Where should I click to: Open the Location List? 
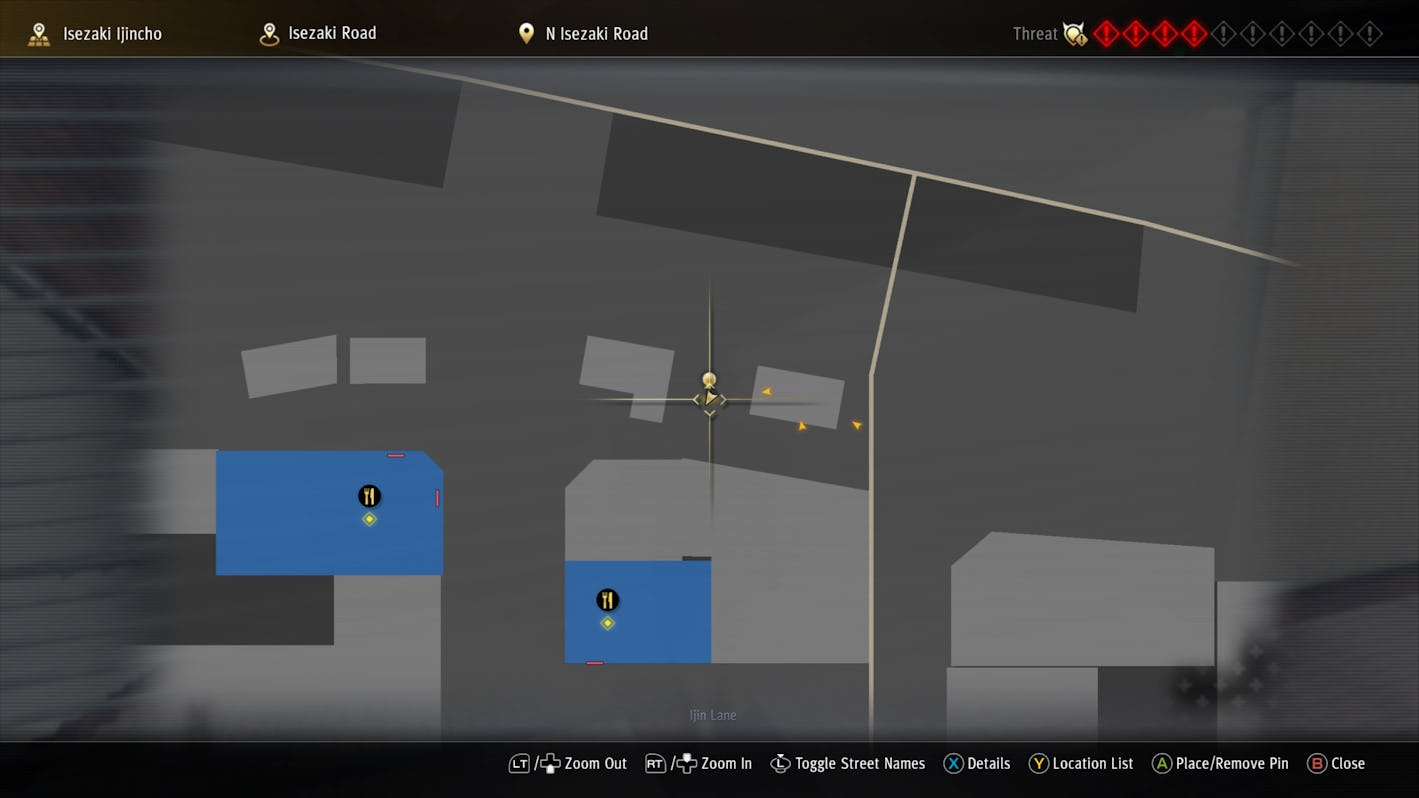coord(1080,763)
